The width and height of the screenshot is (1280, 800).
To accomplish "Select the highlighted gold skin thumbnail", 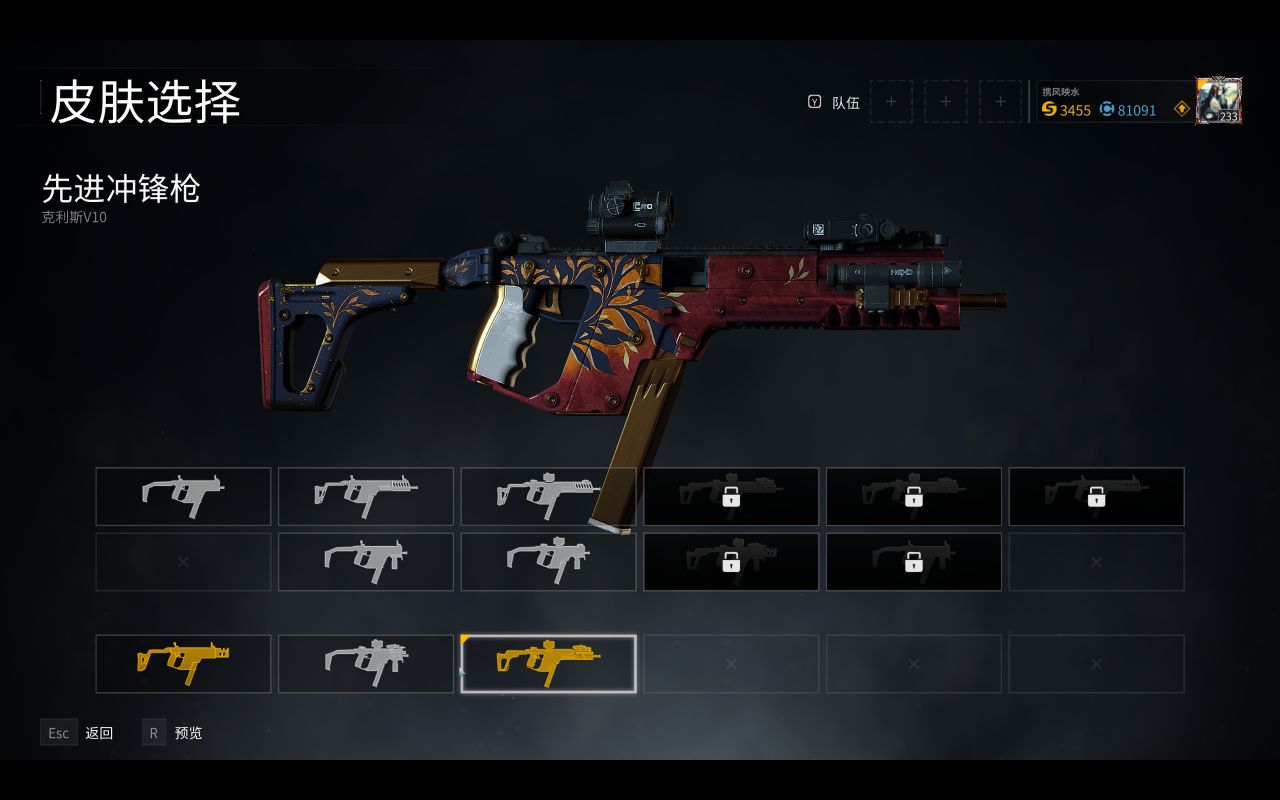I will (548, 663).
